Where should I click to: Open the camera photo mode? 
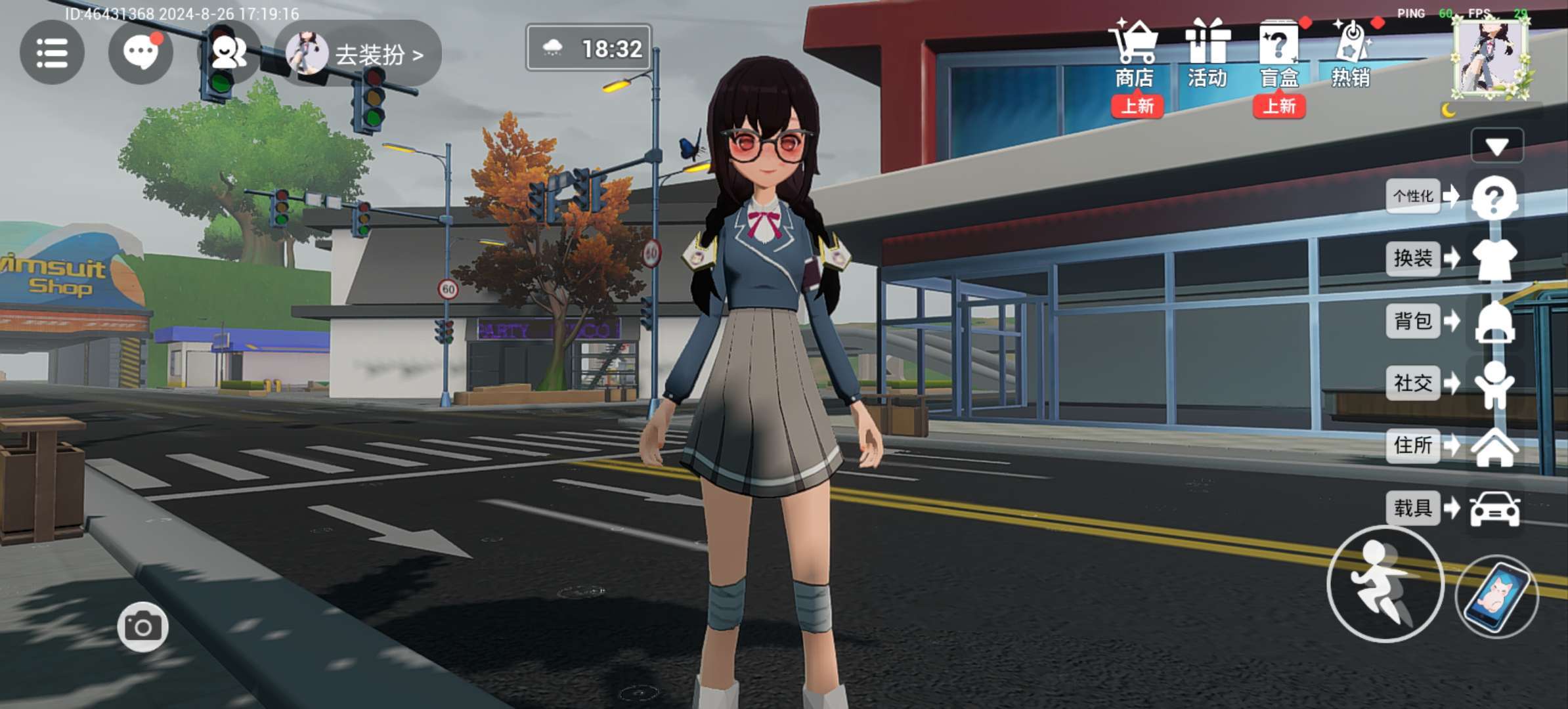[x=142, y=627]
